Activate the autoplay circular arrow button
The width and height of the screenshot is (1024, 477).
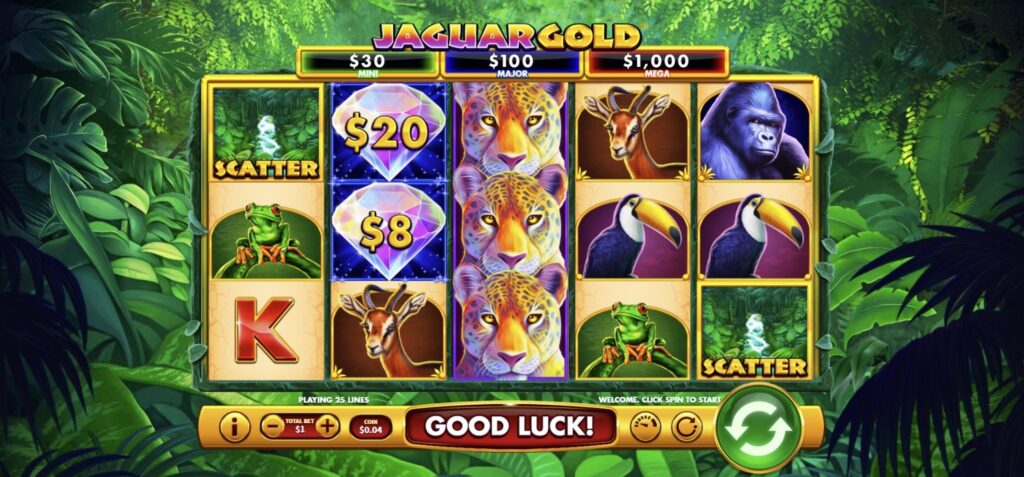point(685,427)
